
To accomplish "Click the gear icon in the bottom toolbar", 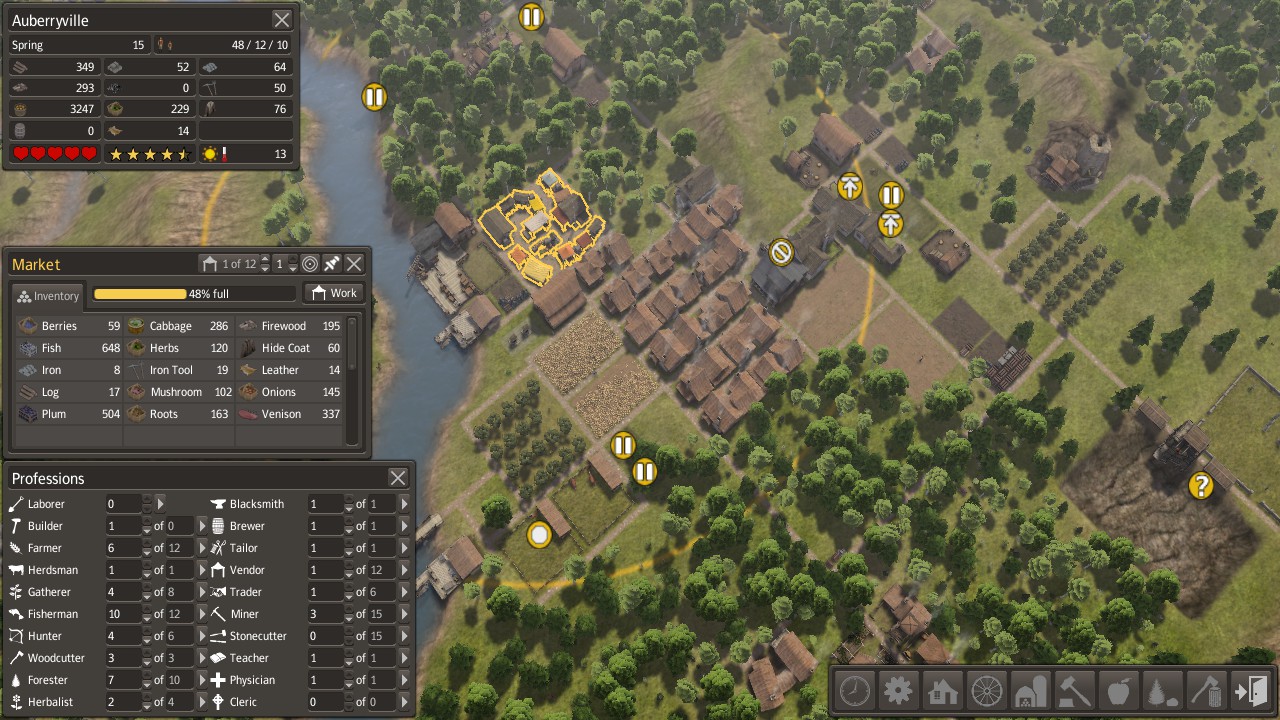I will pos(898,690).
